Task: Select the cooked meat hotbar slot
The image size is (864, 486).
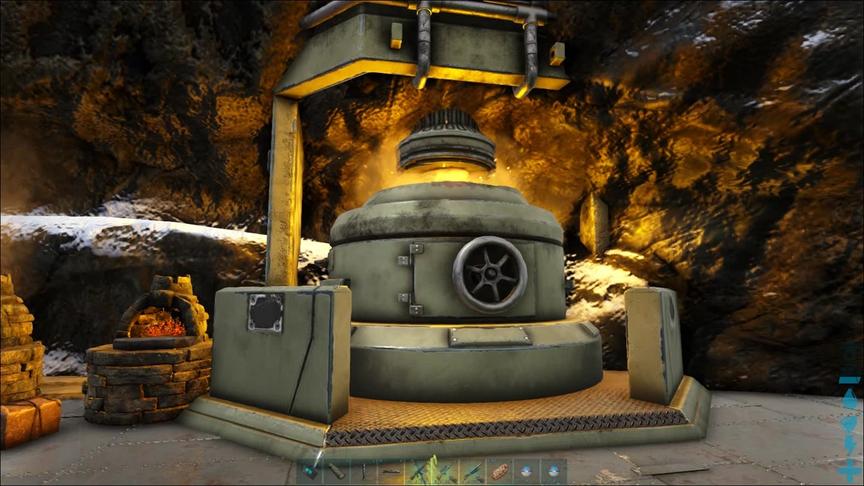Action: (x=499, y=472)
